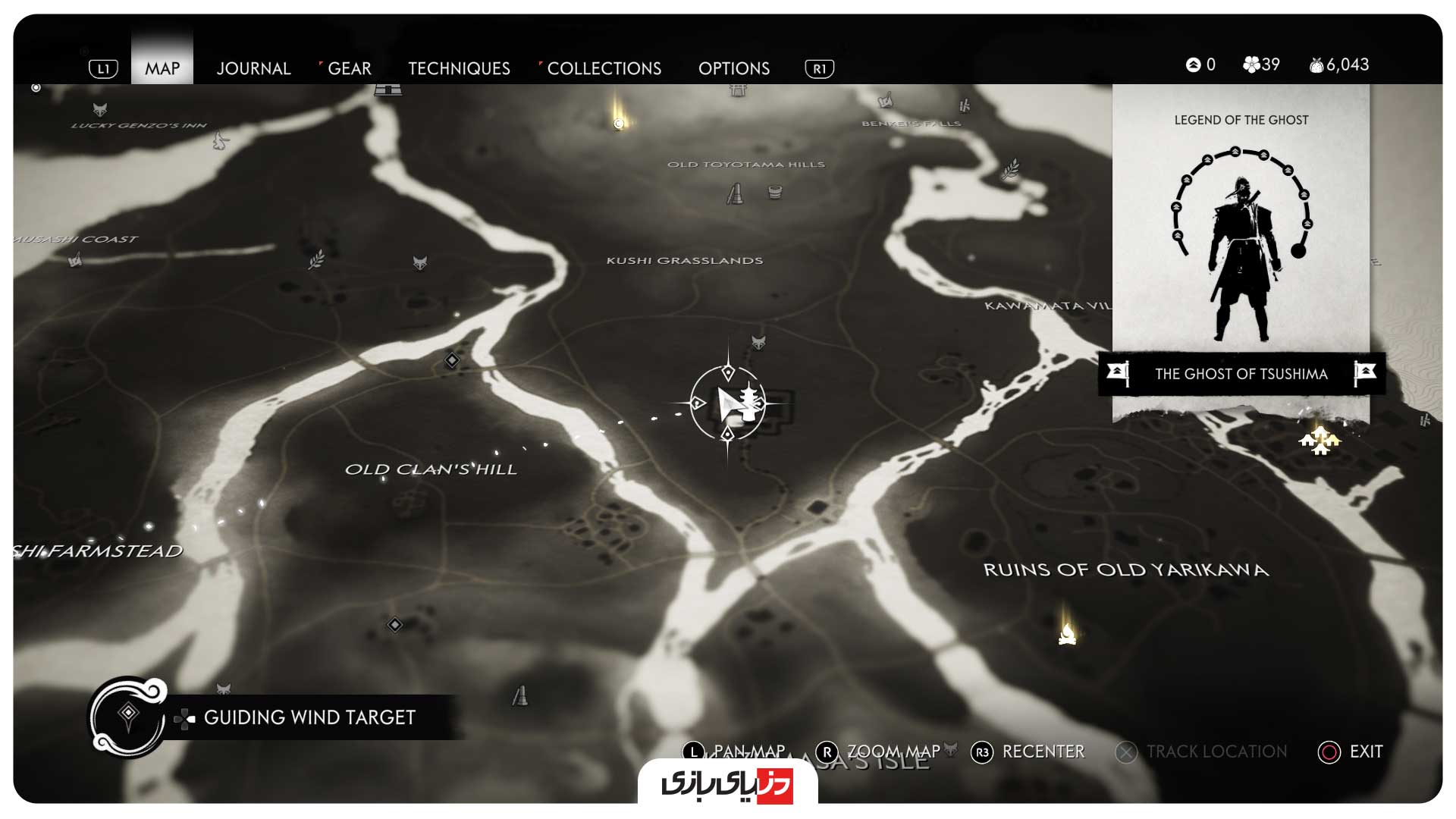Go to the Collections tab
1456x819 pixels.
coord(604,68)
